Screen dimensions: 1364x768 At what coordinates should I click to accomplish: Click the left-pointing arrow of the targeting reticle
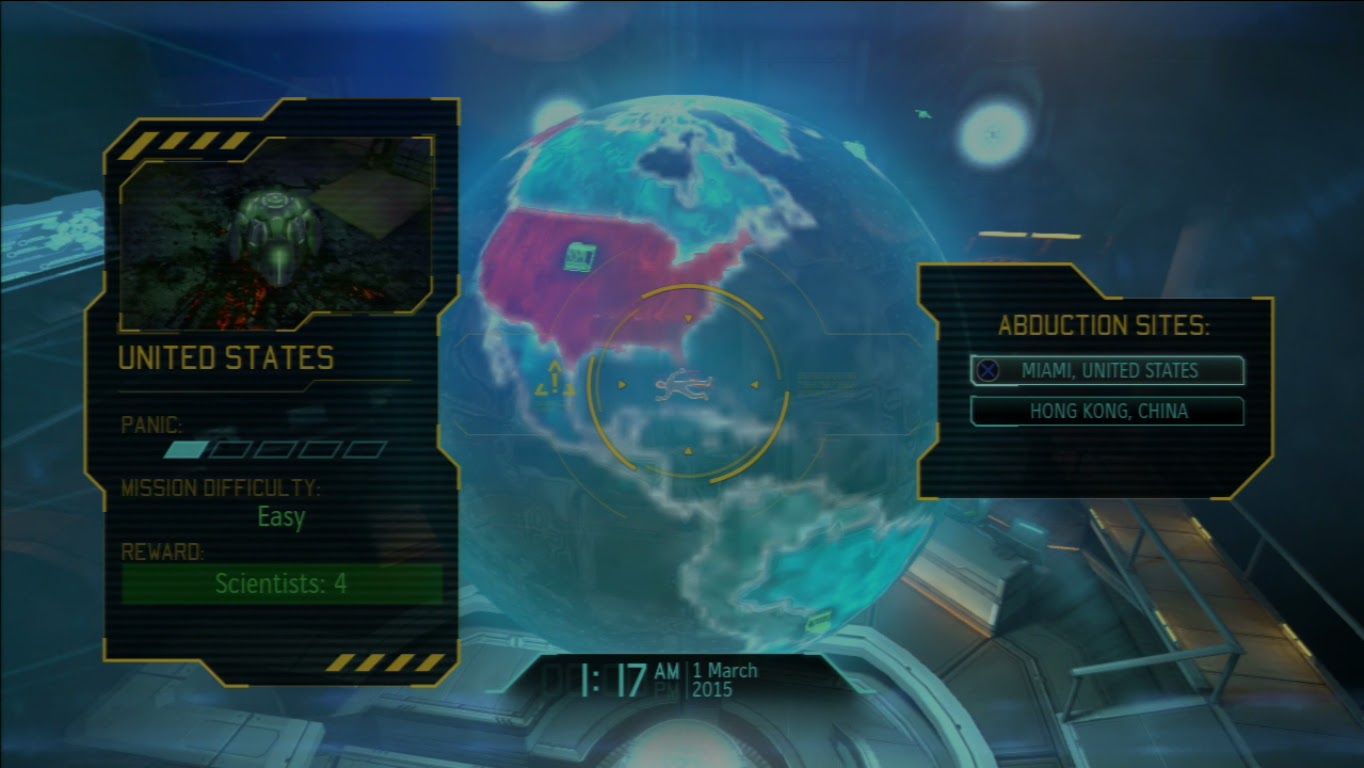(x=622, y=385)
